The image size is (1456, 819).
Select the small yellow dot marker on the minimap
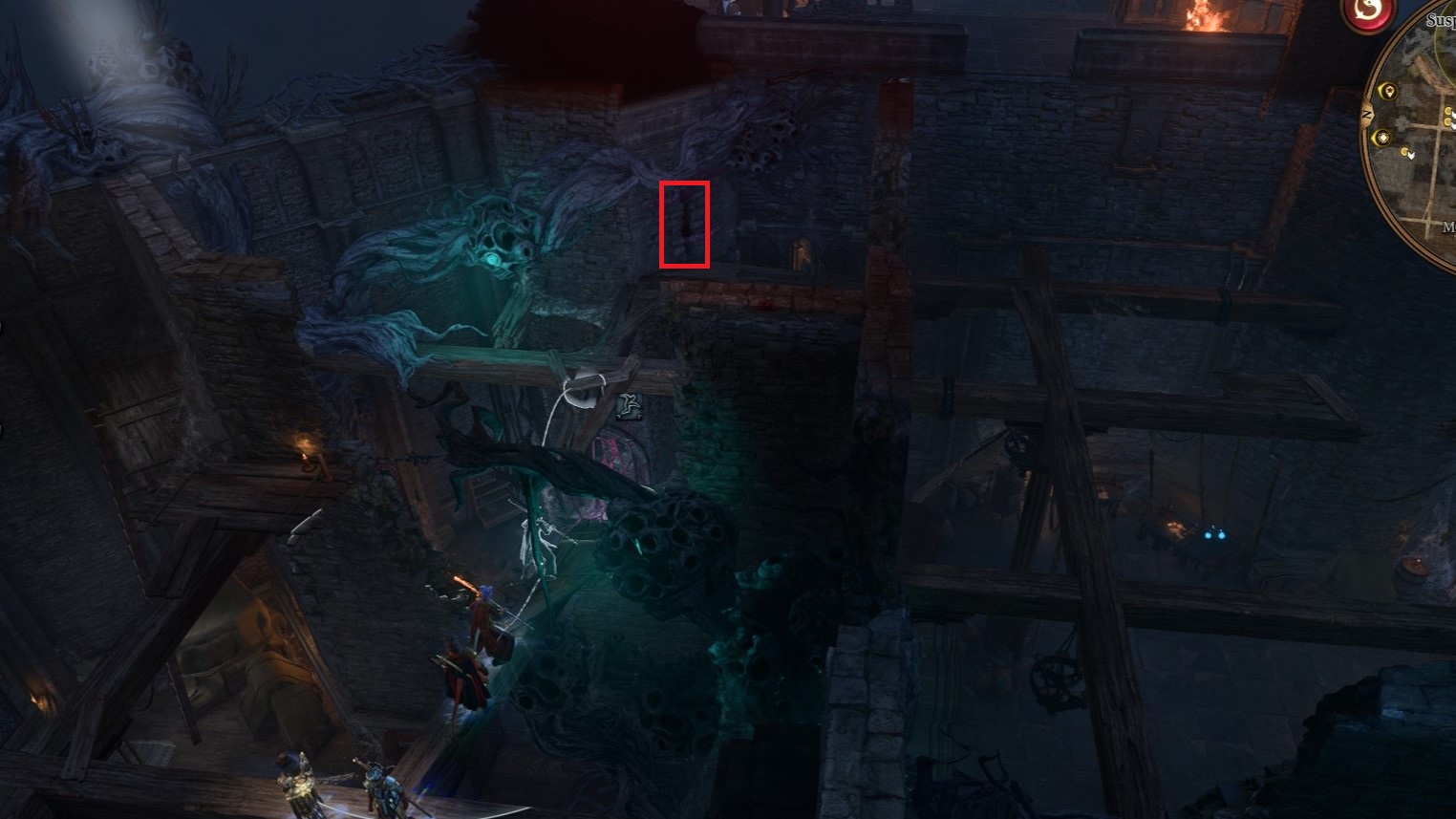point(1405,149)
